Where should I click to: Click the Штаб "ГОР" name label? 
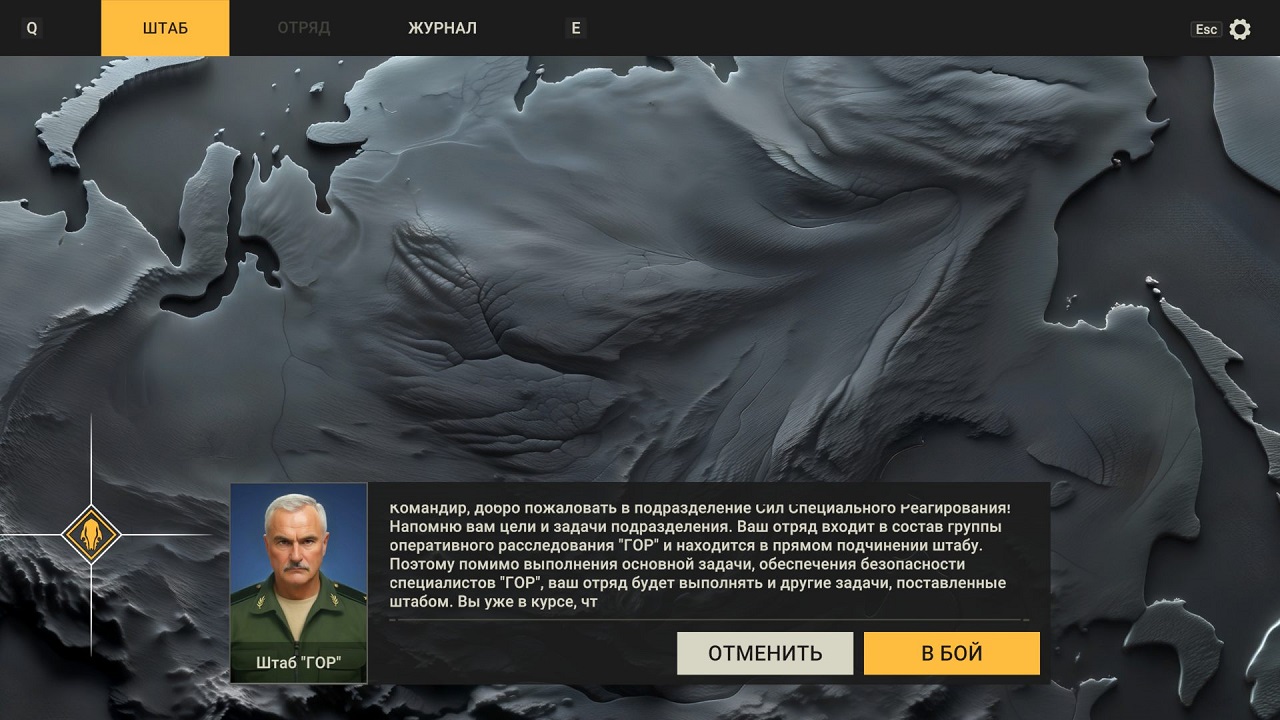tap(298, 660)
